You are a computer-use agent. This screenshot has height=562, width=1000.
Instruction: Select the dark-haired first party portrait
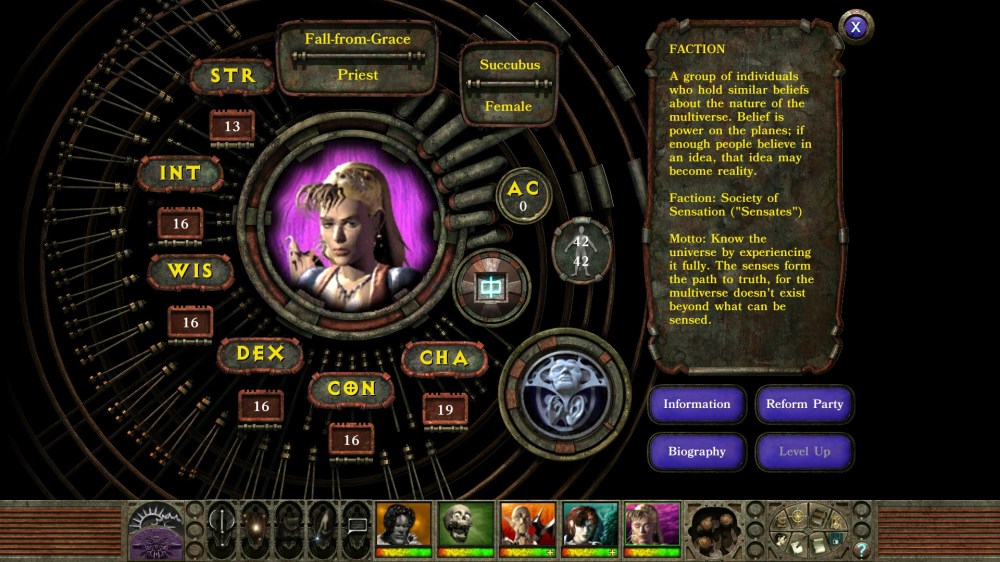point(404,527)
